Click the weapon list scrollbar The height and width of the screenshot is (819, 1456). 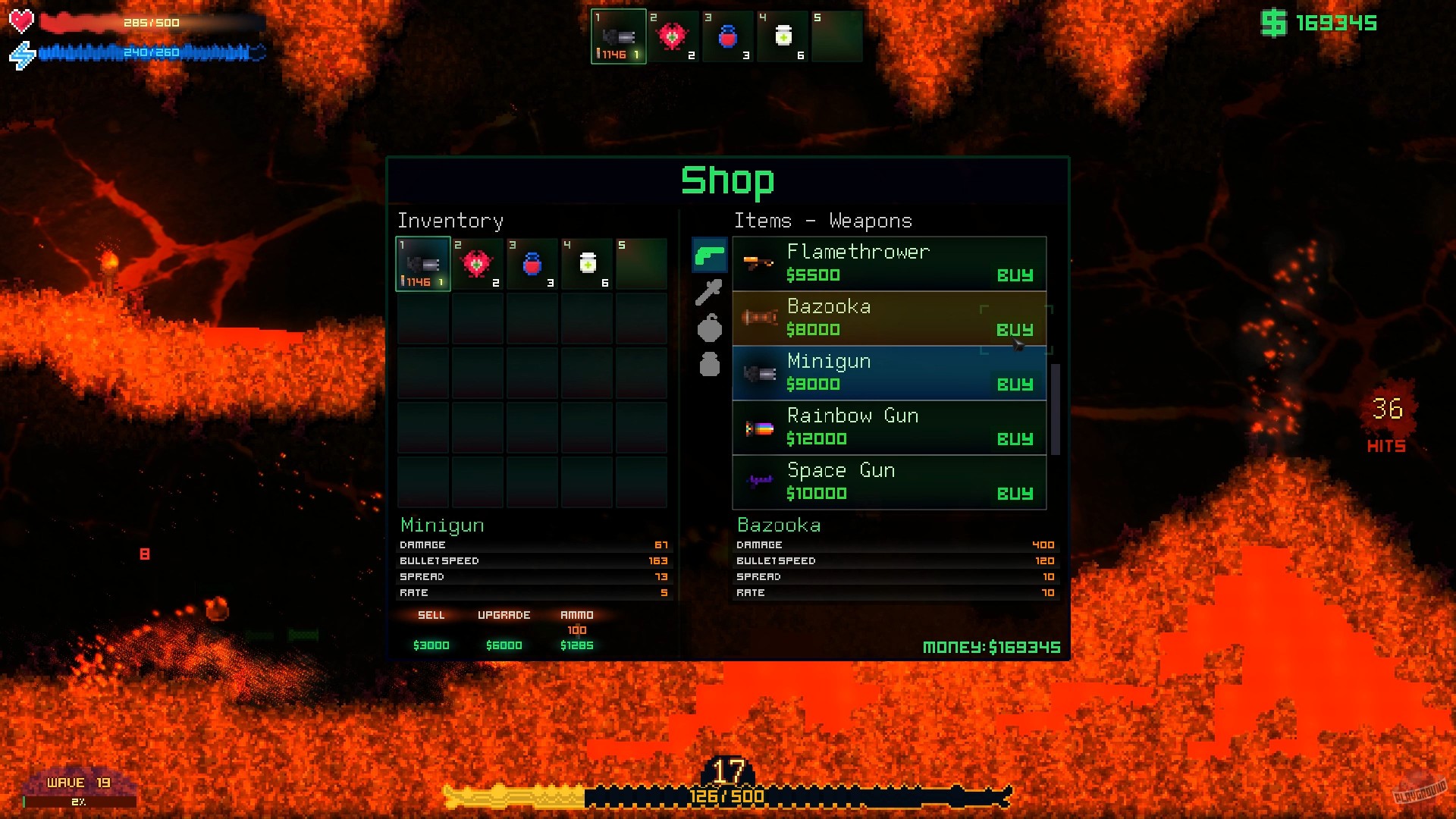(x=1056, y=409)
